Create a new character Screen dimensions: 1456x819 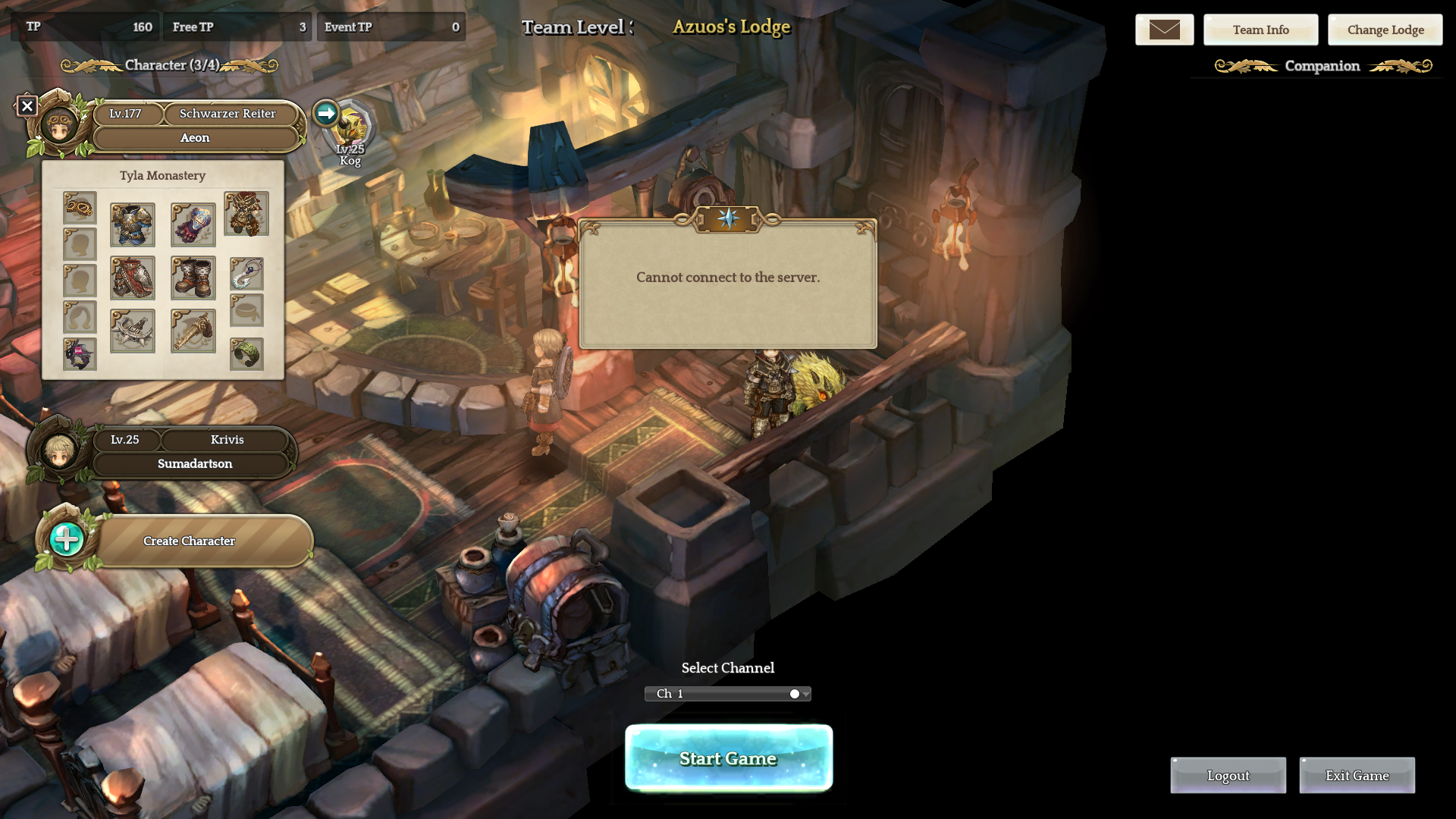point(189,541)
